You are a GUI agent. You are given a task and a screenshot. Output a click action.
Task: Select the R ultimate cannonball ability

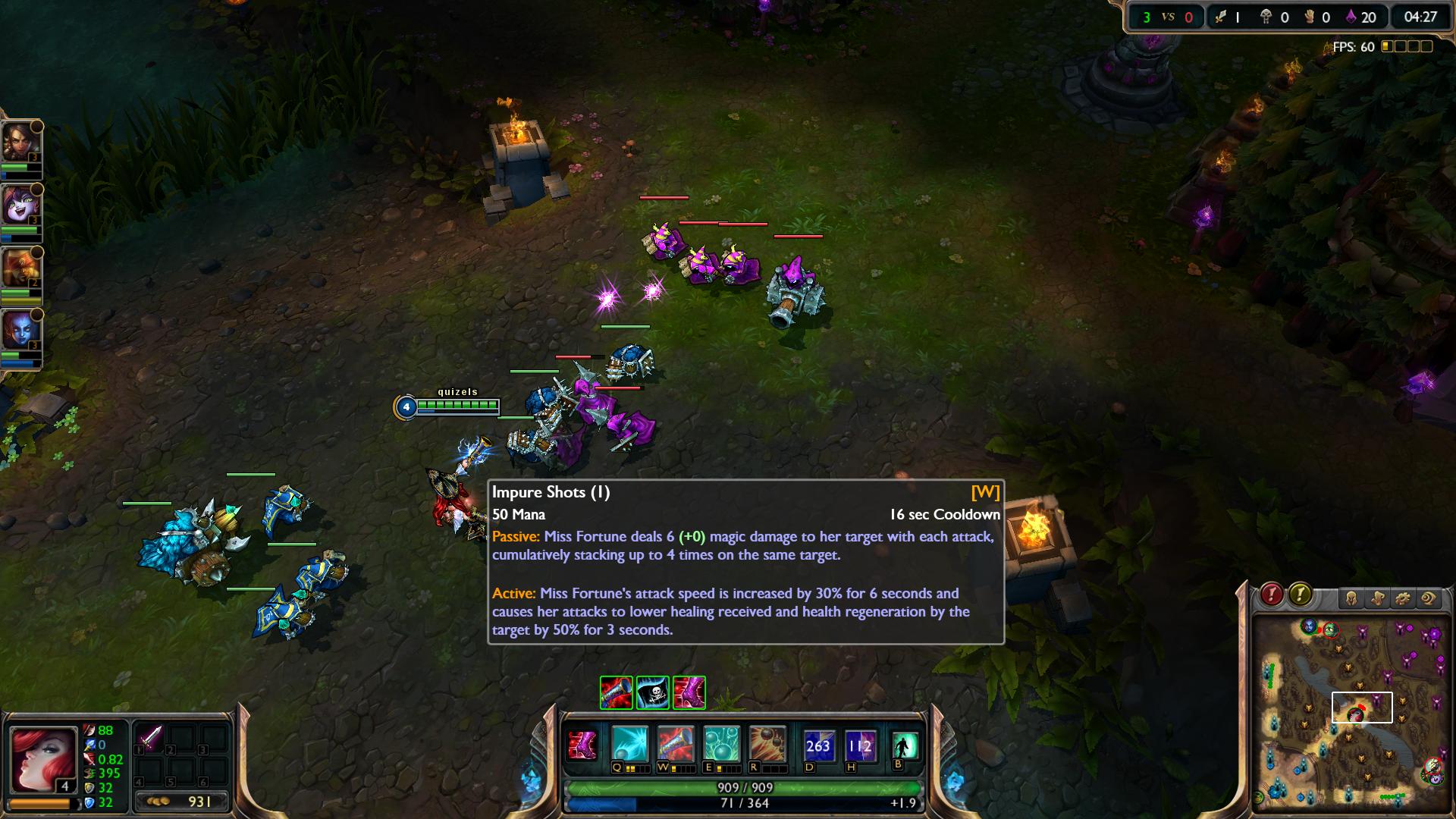click(766, 745)
